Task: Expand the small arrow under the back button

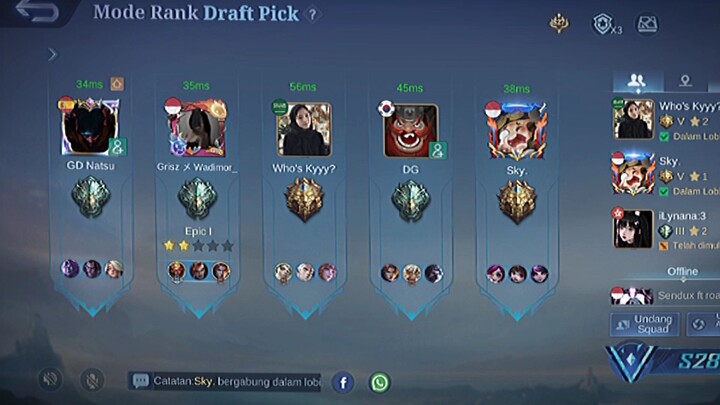Action: click(52, 55)
